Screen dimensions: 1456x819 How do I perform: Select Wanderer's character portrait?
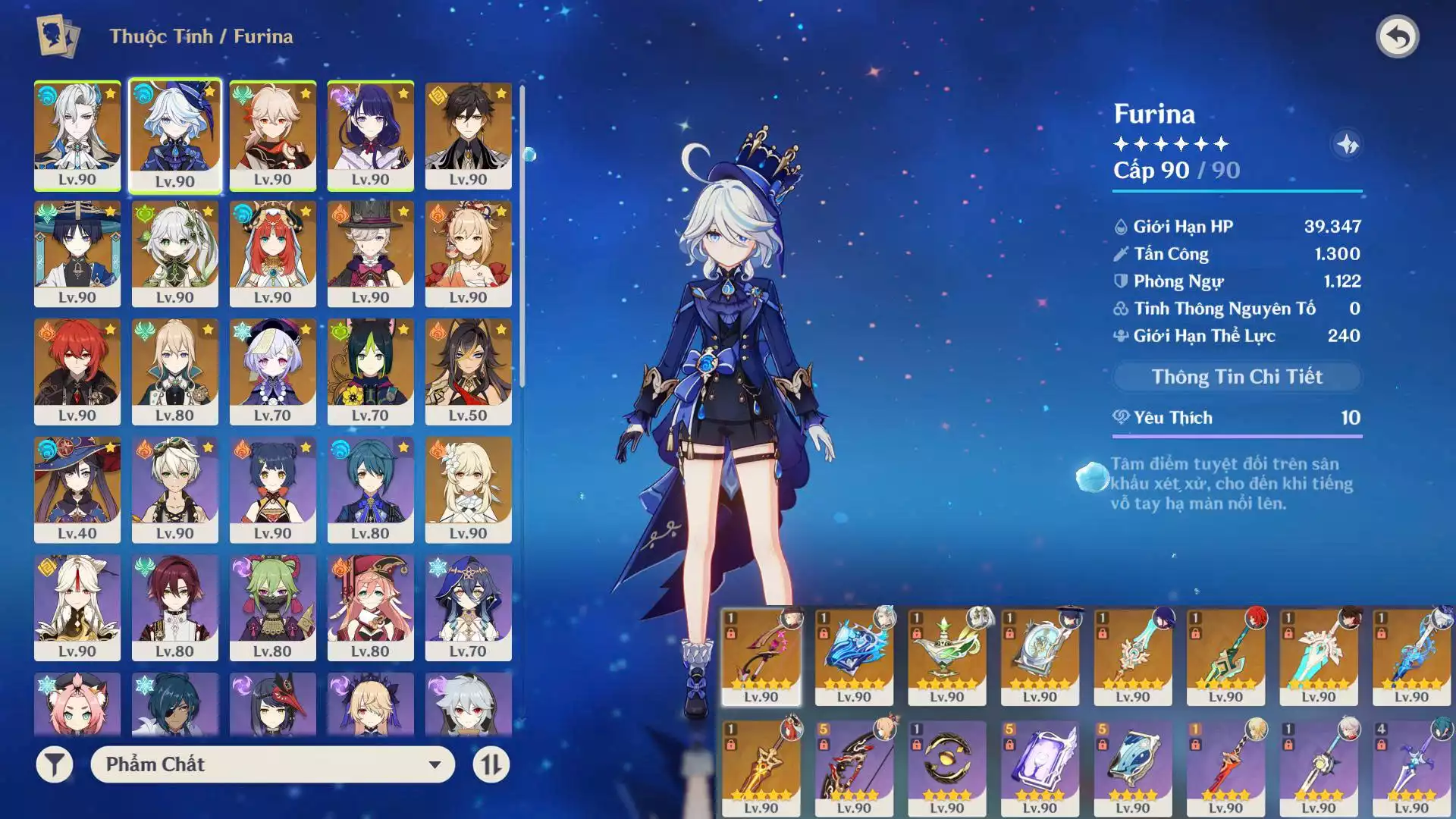(77, 253)
